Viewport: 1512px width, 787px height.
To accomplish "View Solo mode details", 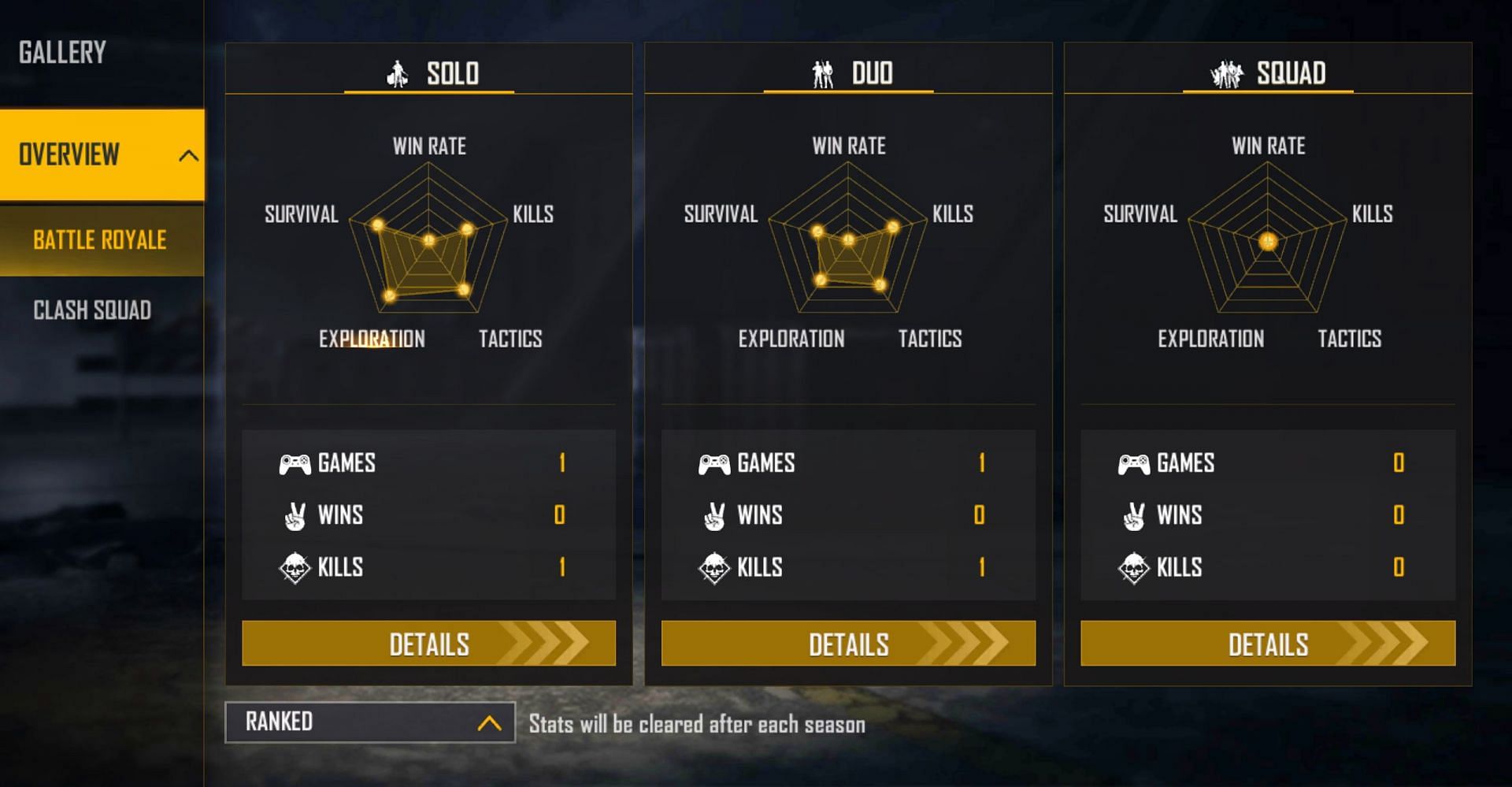I will click(428, 644).
